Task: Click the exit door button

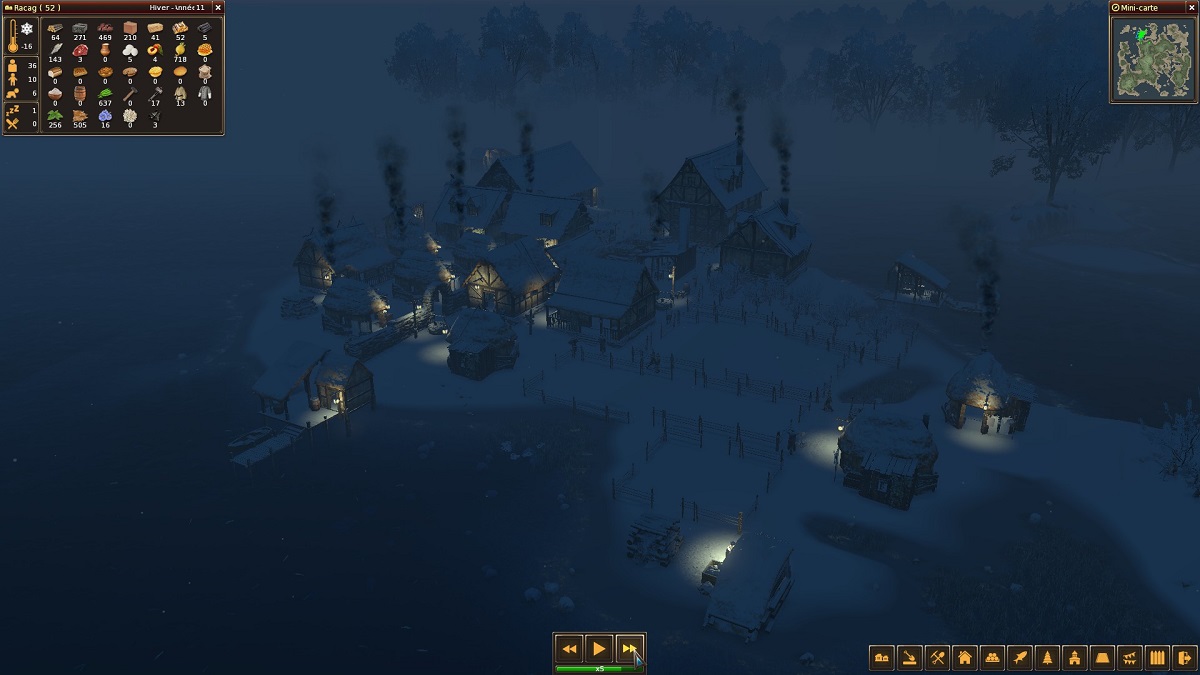Action: (x=1185, y=658)
